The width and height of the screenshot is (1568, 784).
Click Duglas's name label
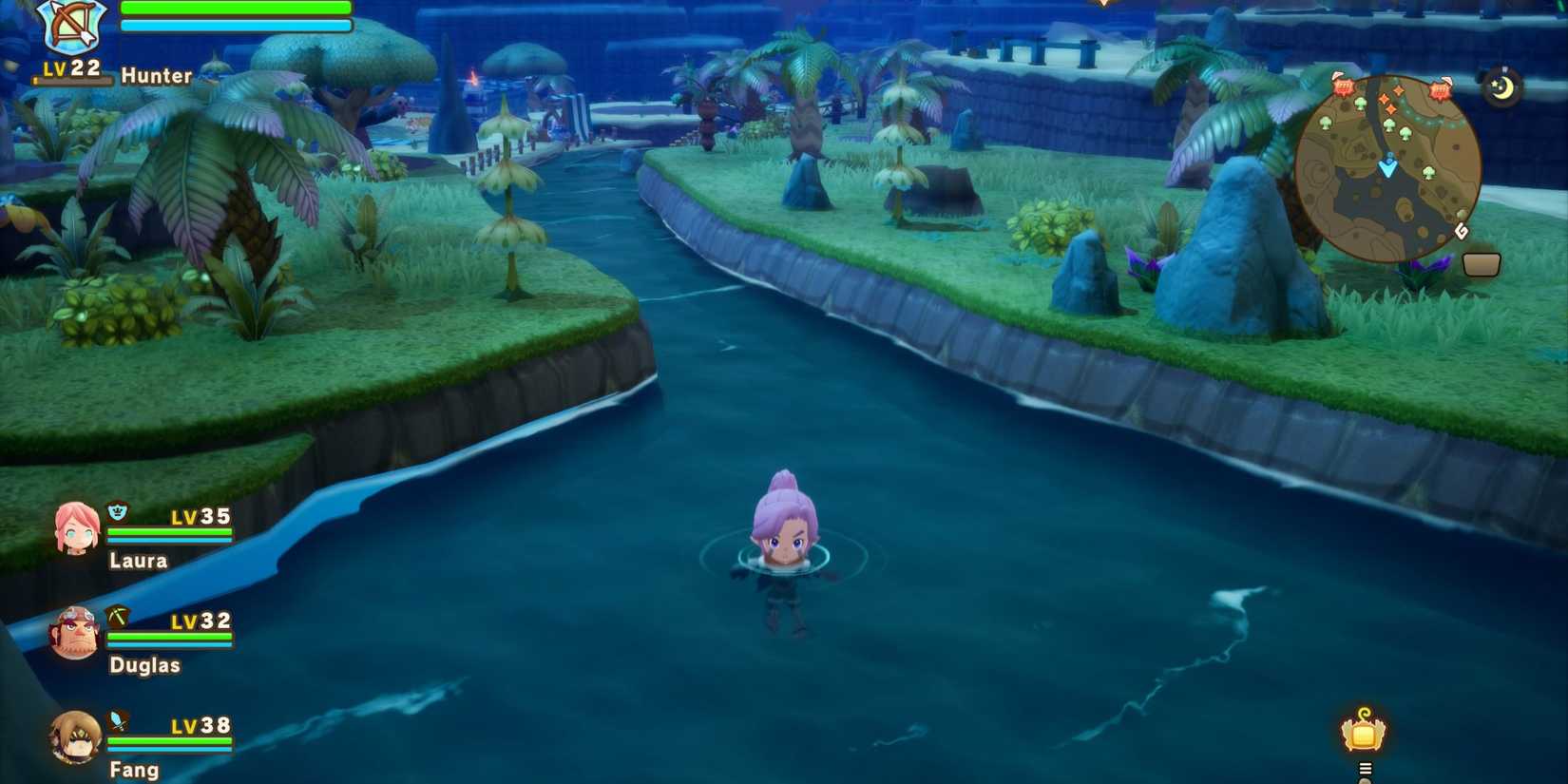tap(144, 665)
